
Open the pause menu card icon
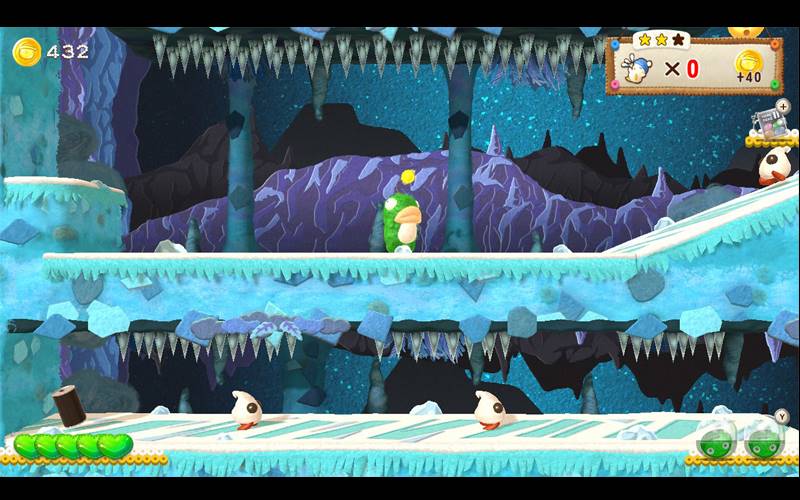pyautogui.click(x=768, y=122)
